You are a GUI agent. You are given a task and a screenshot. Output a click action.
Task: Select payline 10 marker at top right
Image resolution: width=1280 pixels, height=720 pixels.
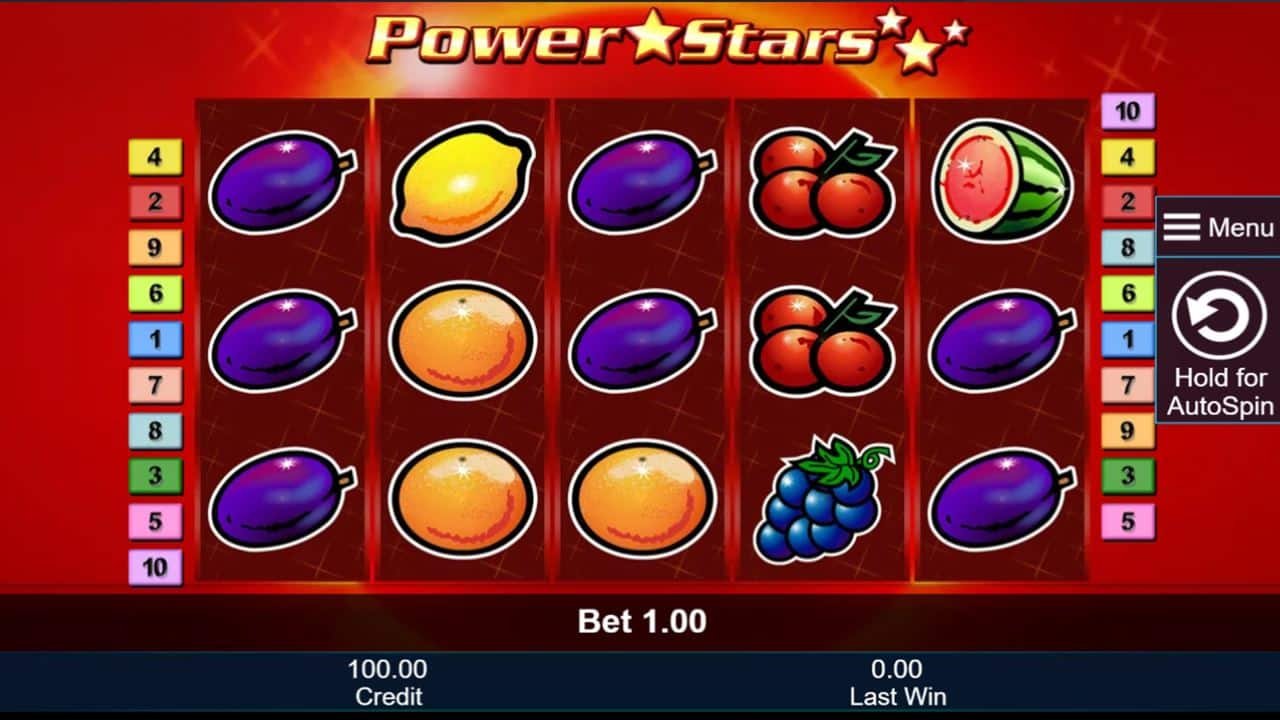[1126, 110]
